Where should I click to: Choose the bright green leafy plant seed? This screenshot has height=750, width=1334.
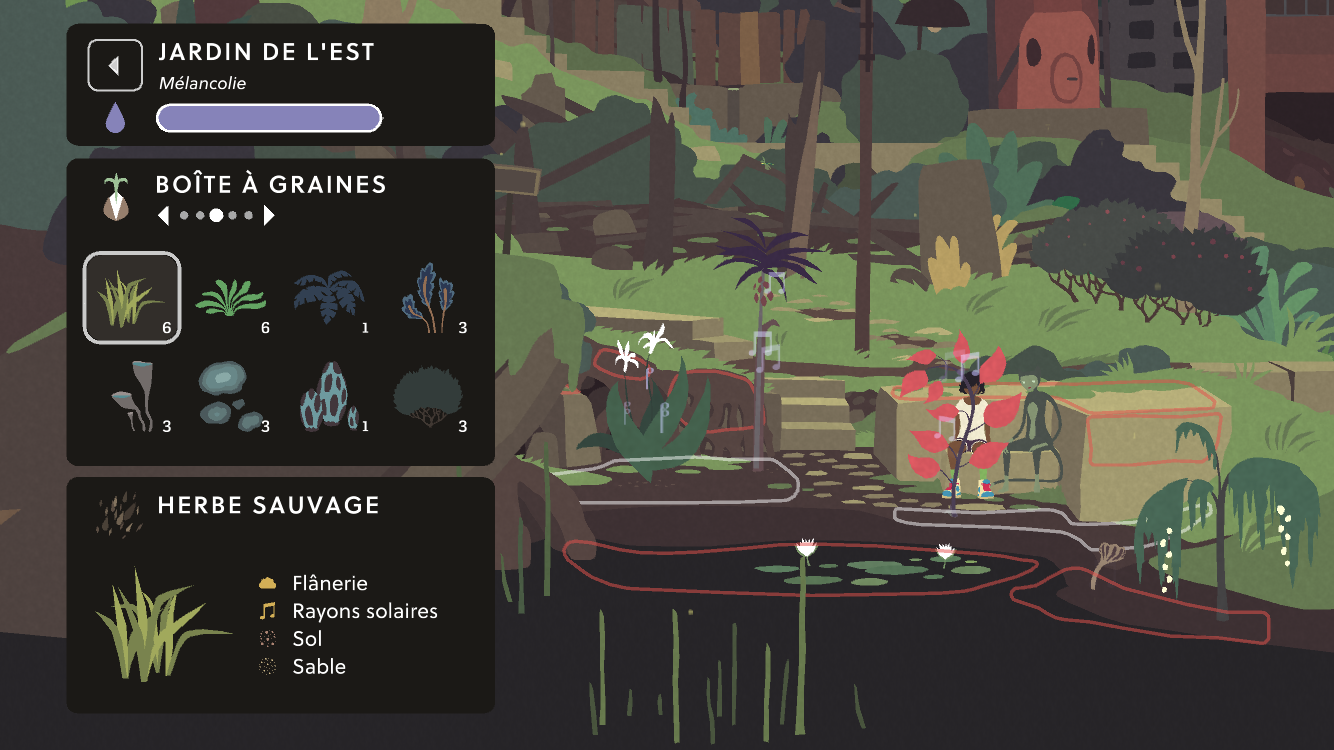232,298
